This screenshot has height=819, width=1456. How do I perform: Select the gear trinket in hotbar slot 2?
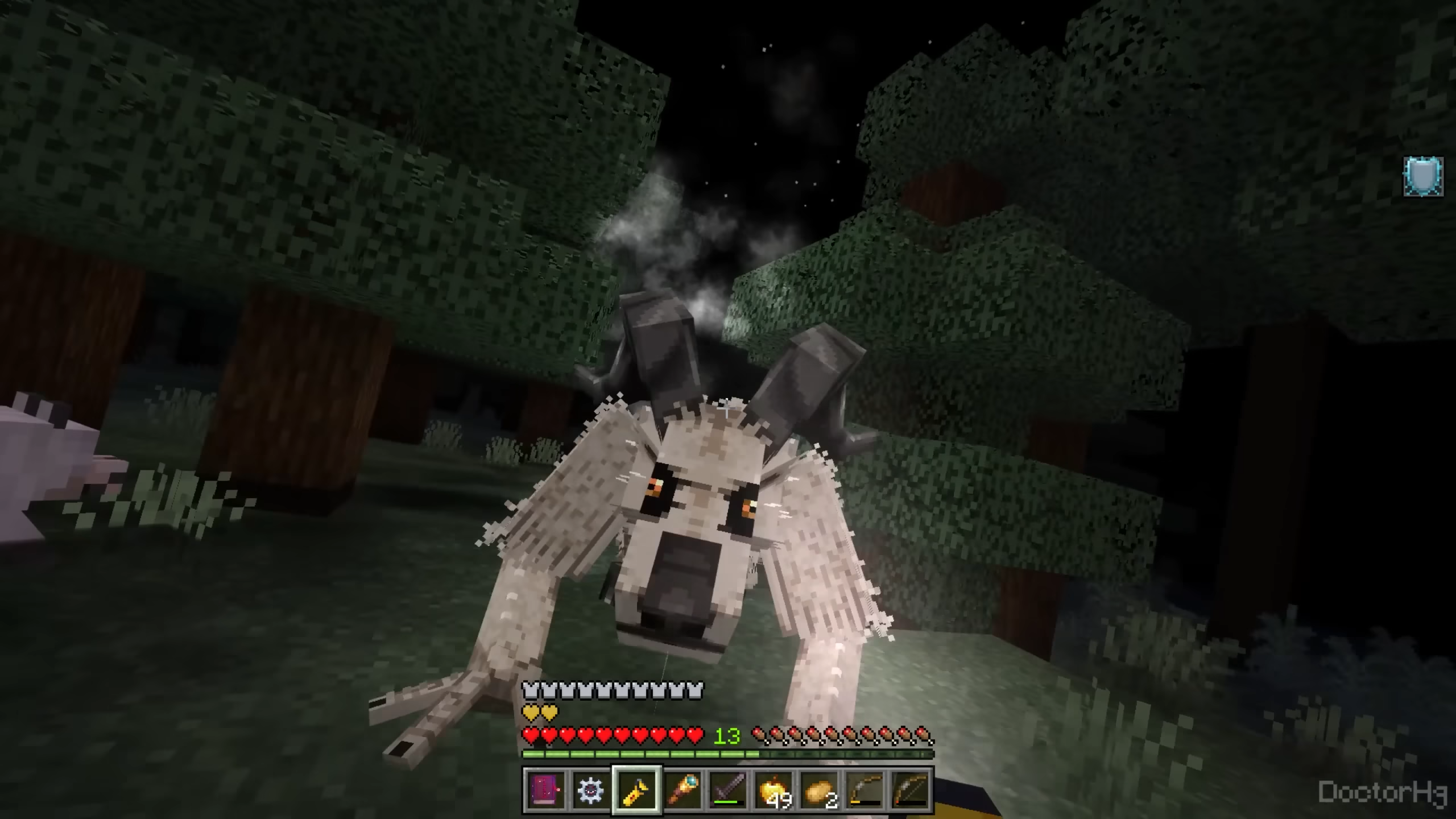[x=591, y=789]
